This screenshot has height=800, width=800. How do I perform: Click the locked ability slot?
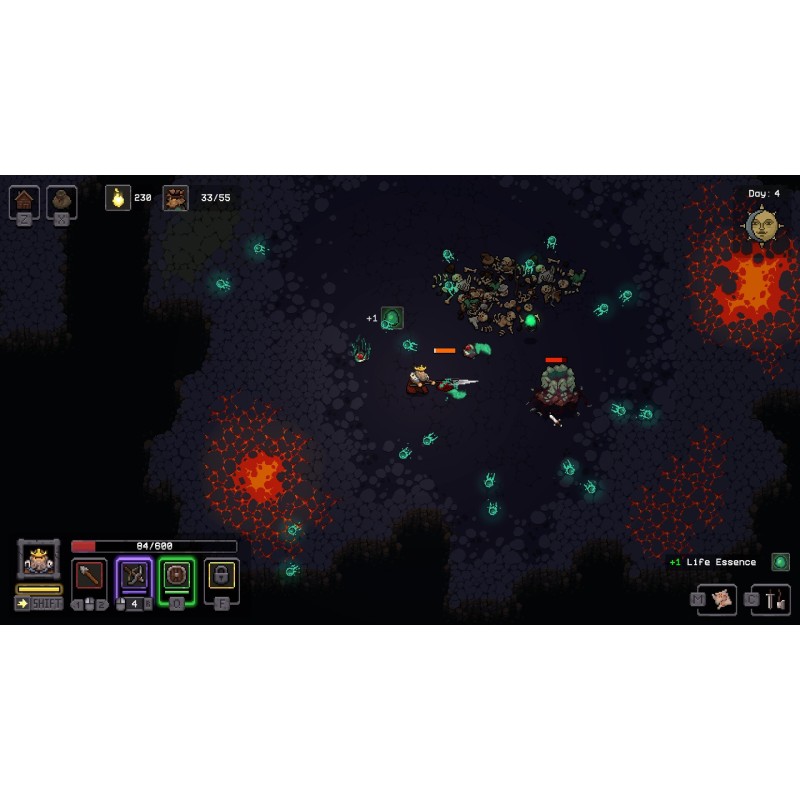pos(221,576)
